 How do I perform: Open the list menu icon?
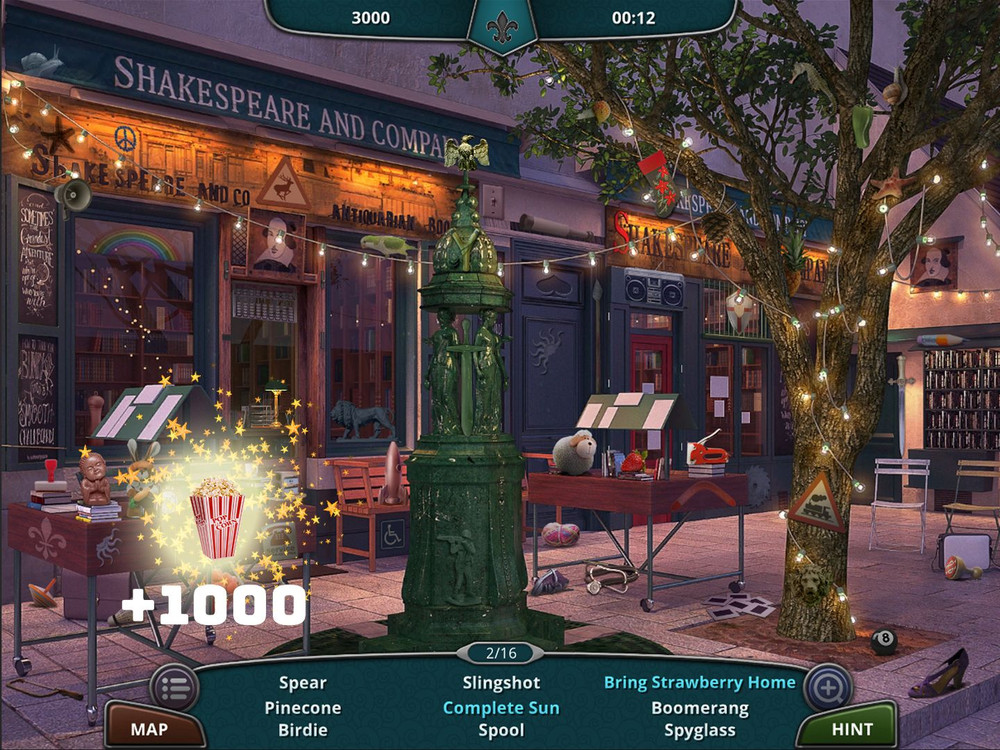[173, 688]
